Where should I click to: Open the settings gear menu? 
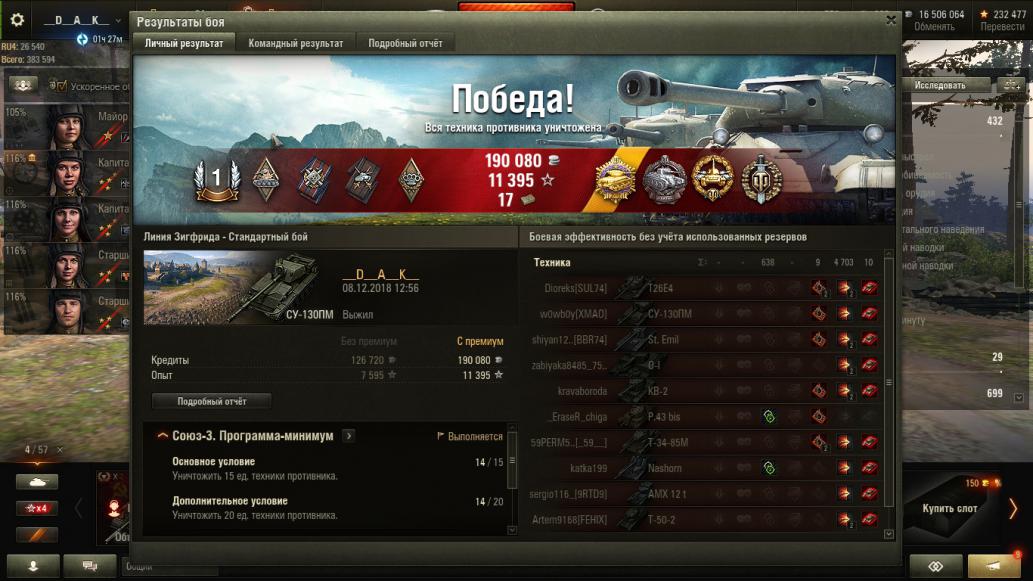(x=17, y=19)
